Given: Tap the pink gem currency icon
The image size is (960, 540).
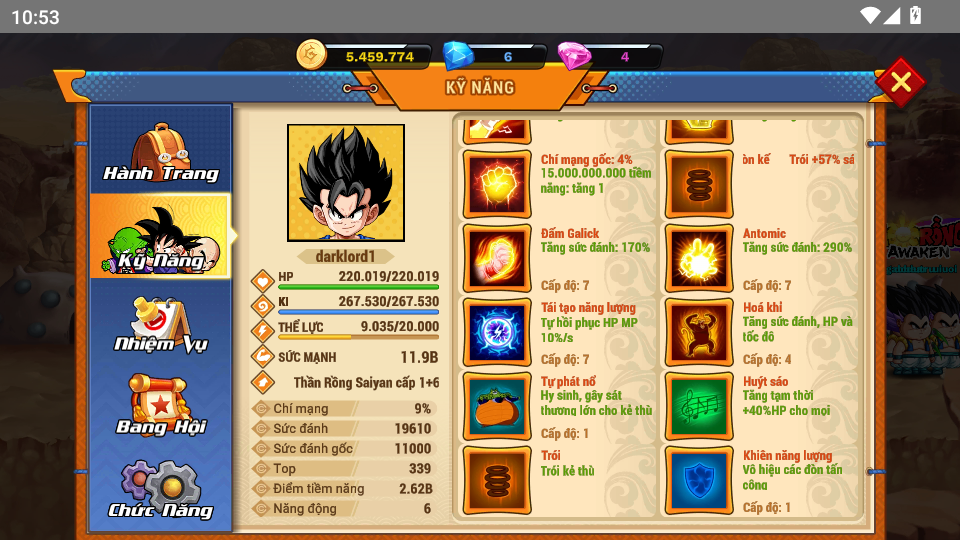Looking at the screenshot, I should (x=573, y=56).
